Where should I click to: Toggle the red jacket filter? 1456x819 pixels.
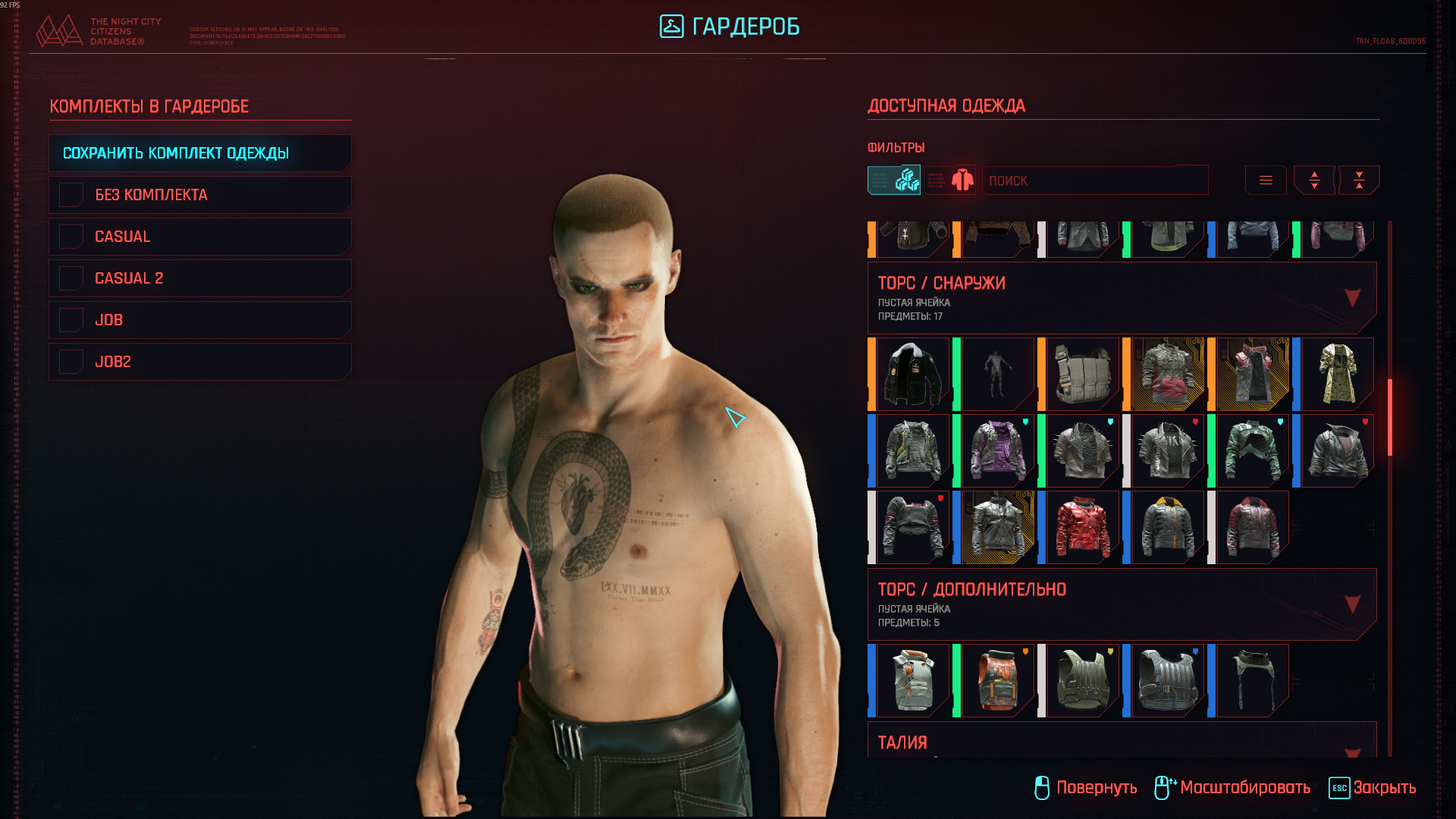pyautogui.click(x=950, y=180)
